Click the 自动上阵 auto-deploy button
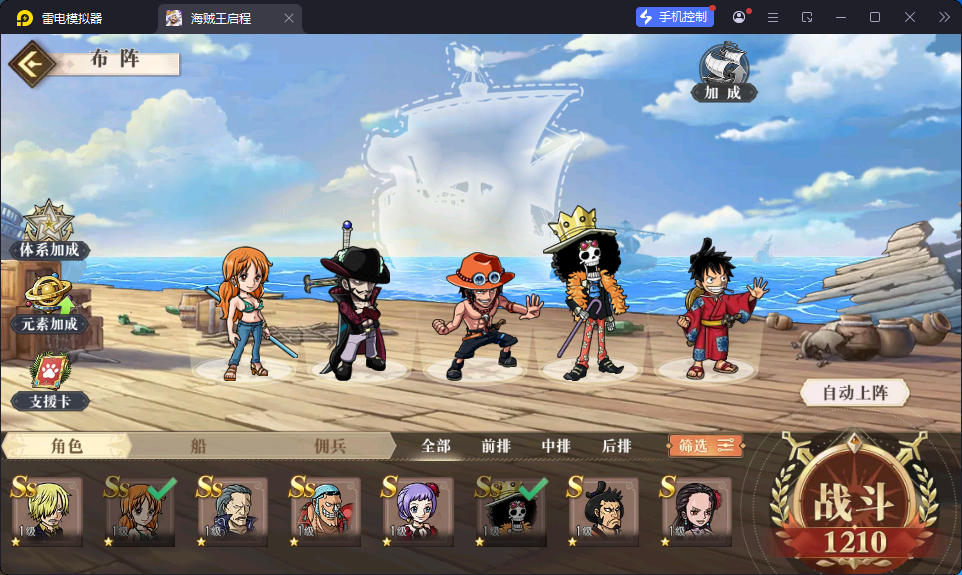Screen dimensions: 962x575 855,393
